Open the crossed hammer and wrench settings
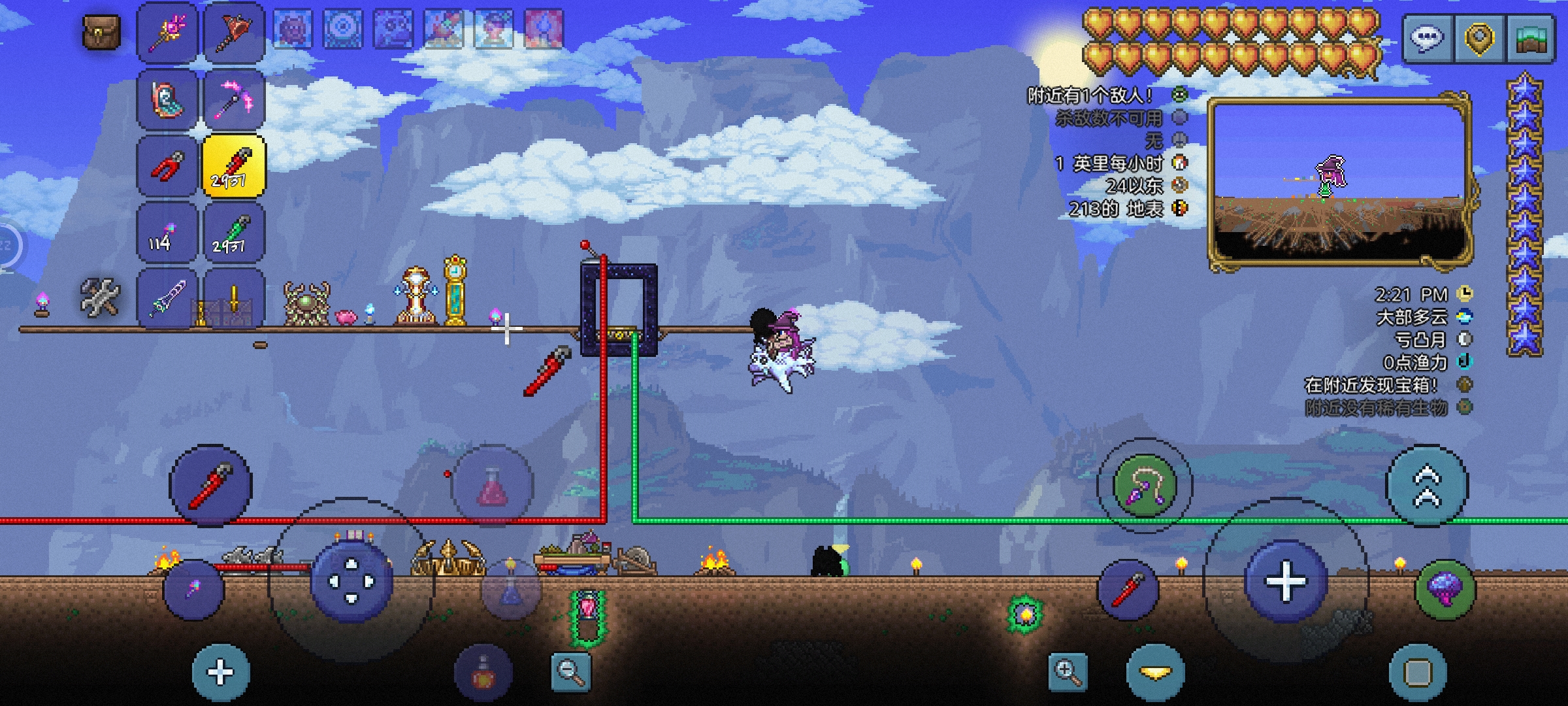Screen dimensions: 1568x706 [x=101, y=297]
